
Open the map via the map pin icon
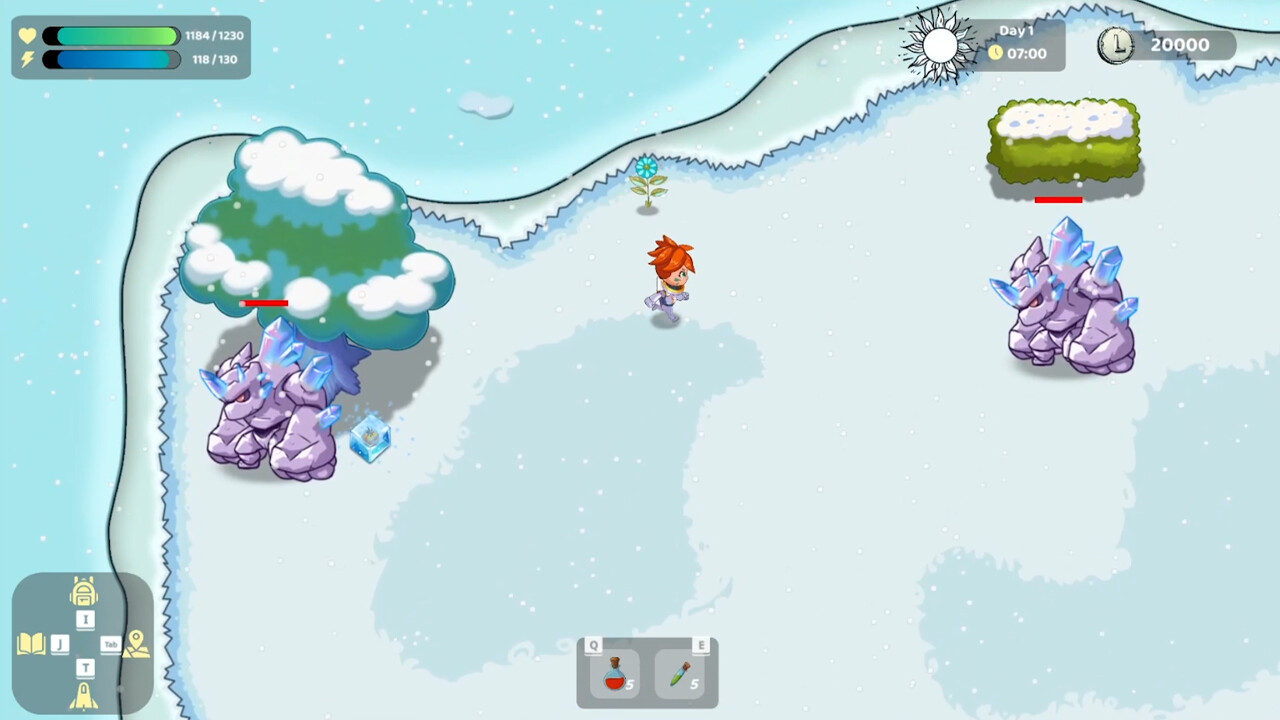[x=135, y=646]
